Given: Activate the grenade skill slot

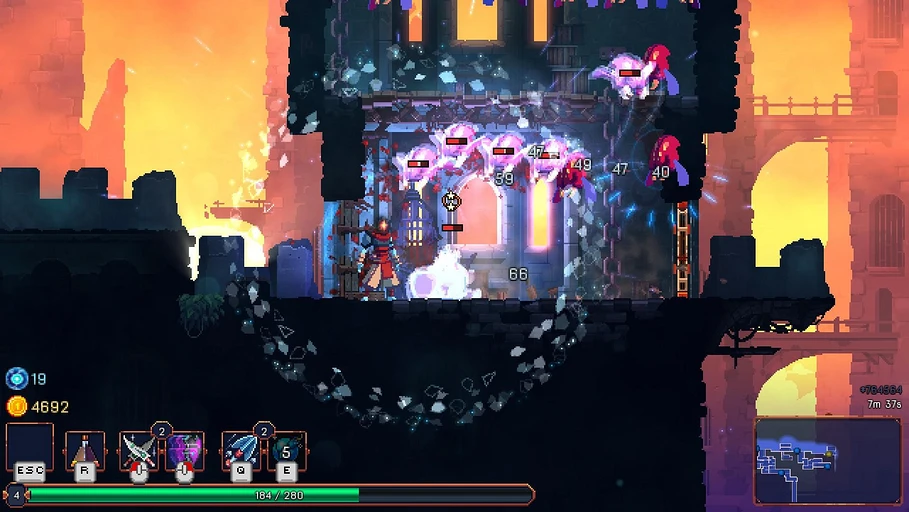Looking at the screenshot, I should pyautogui.click(x=287, y=451).
